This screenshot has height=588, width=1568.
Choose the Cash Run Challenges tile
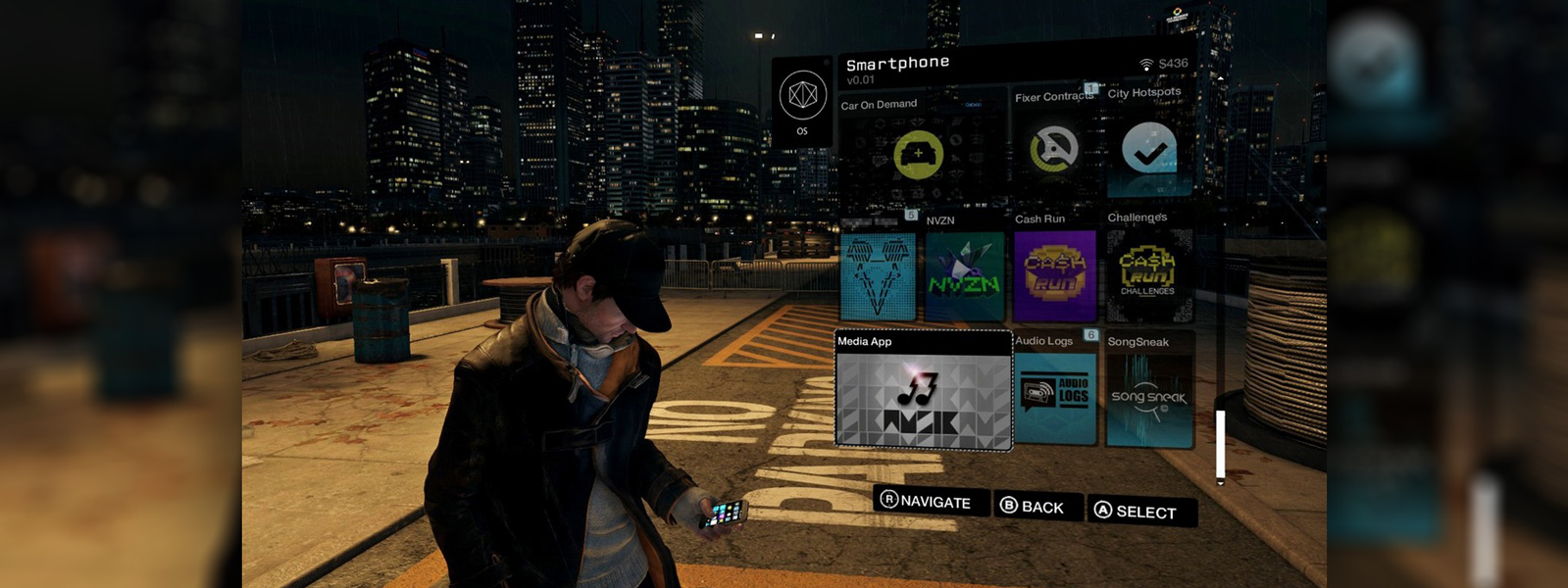(1148, 275)
